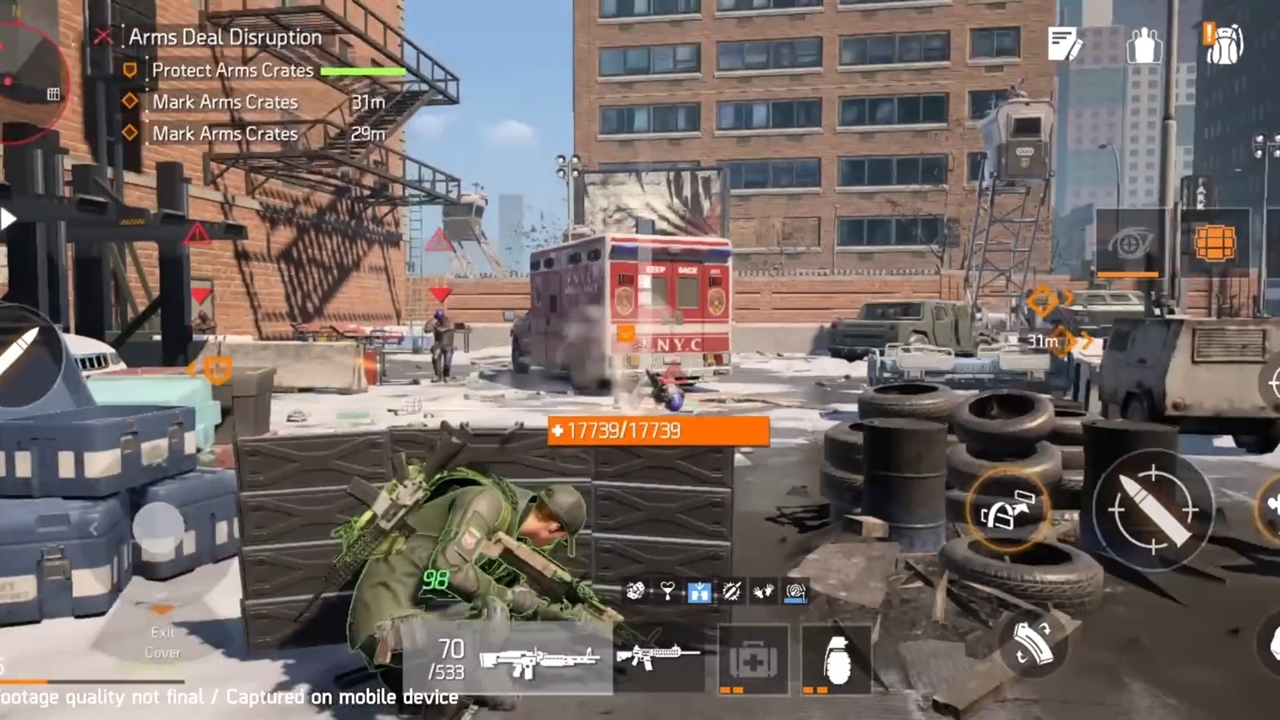Select the Arms Deal Disruption mission tracker
The width and height of the screenshot is (1280, 720).
(x=224, y=38)
